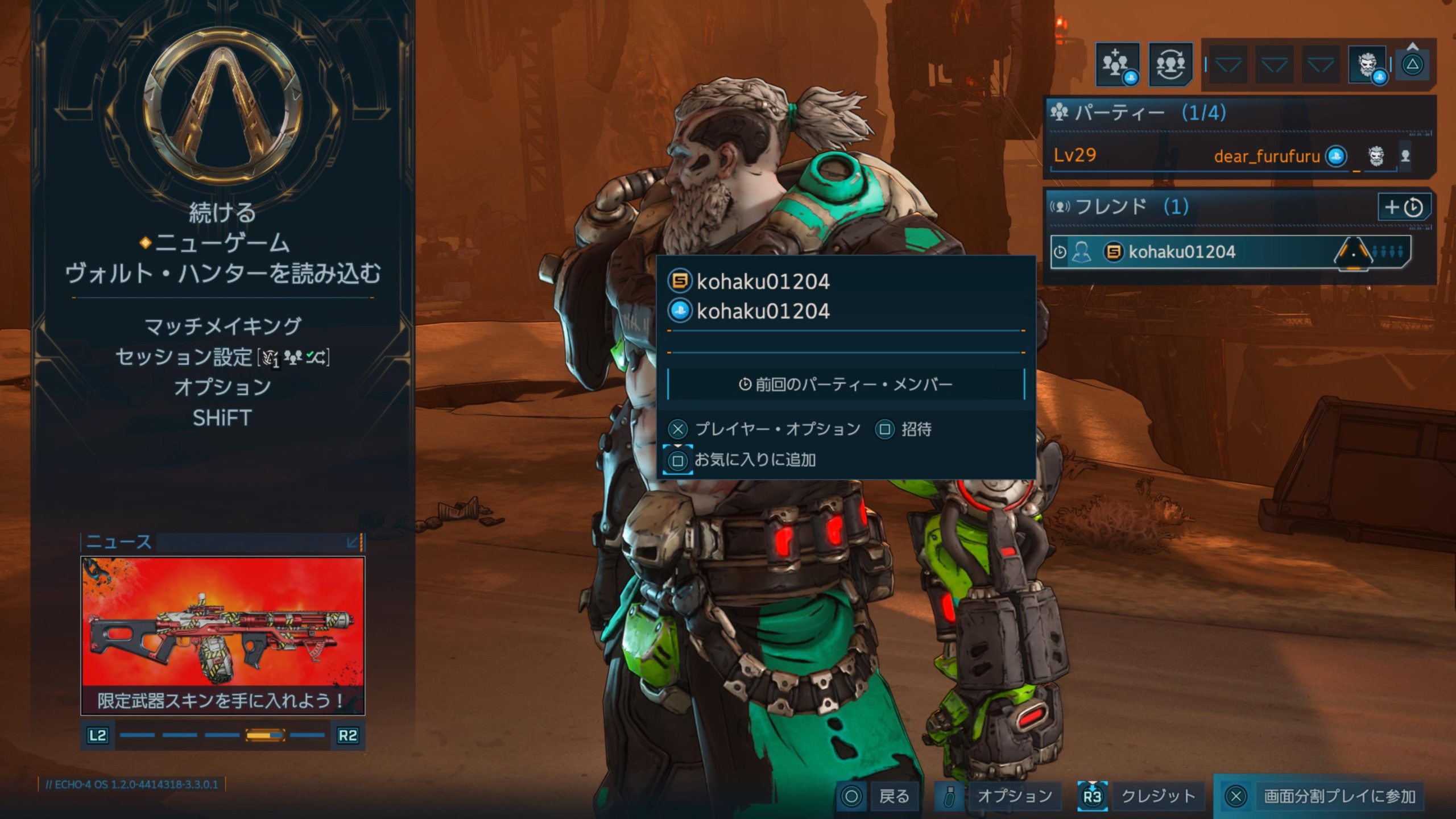Select the bearded character portrait party slot
The height and width of the screenshot is (819, 1456).
pyautogui.click(x=1367, y=64)
